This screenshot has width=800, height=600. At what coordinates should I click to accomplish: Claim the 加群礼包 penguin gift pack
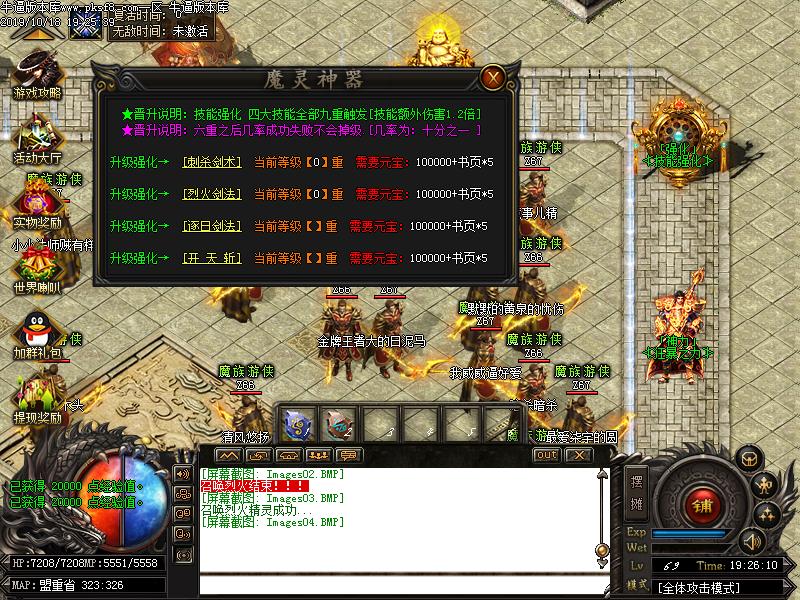[36, 333]
